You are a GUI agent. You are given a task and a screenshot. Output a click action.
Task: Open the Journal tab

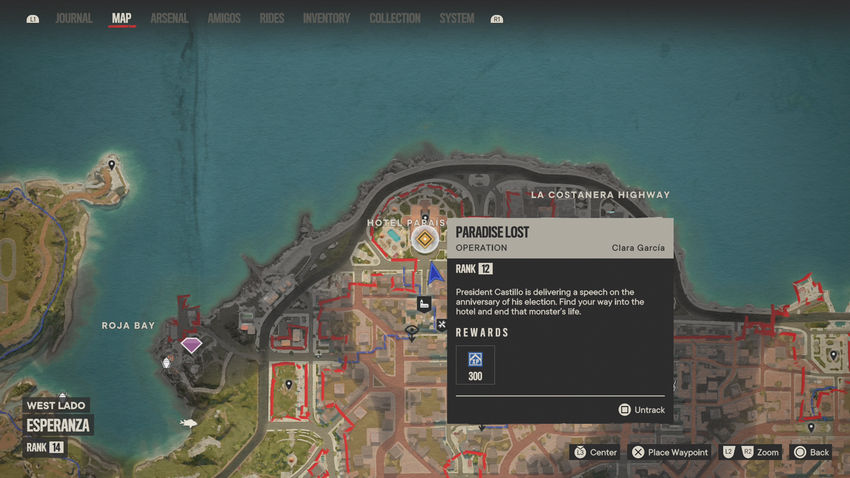click(74, 18)
